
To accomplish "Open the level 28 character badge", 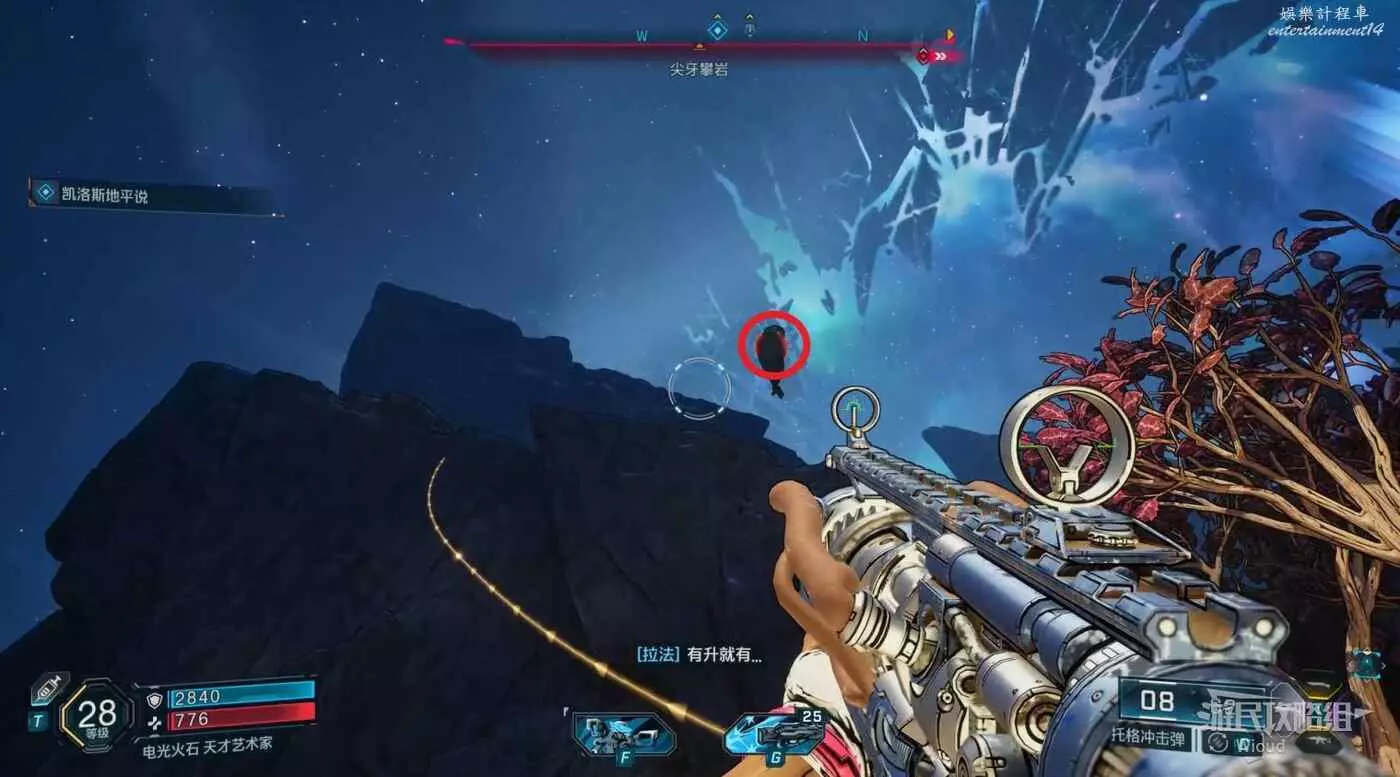I will 97,715.
